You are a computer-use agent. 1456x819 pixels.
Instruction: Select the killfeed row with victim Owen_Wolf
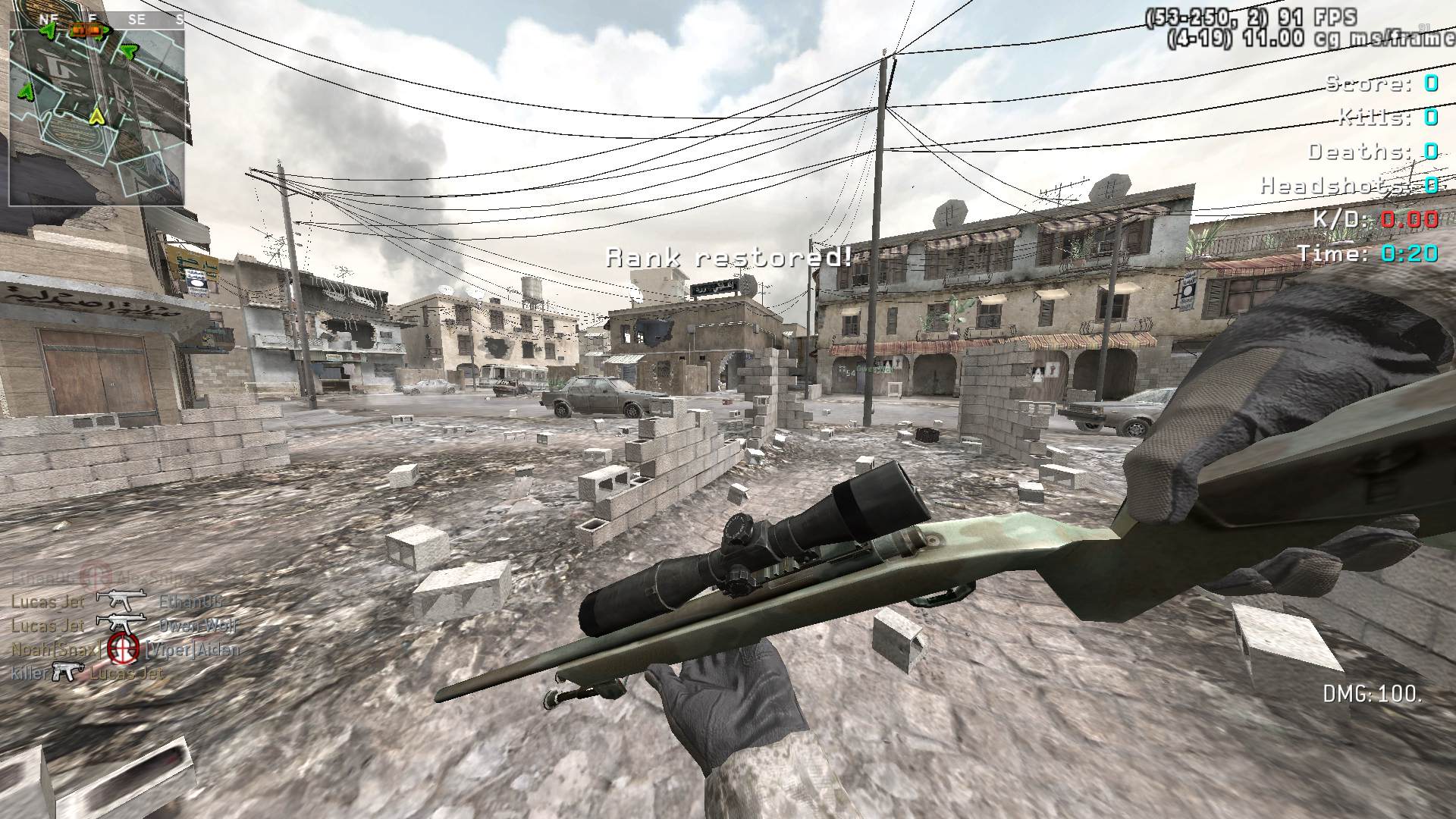point(124,625)
